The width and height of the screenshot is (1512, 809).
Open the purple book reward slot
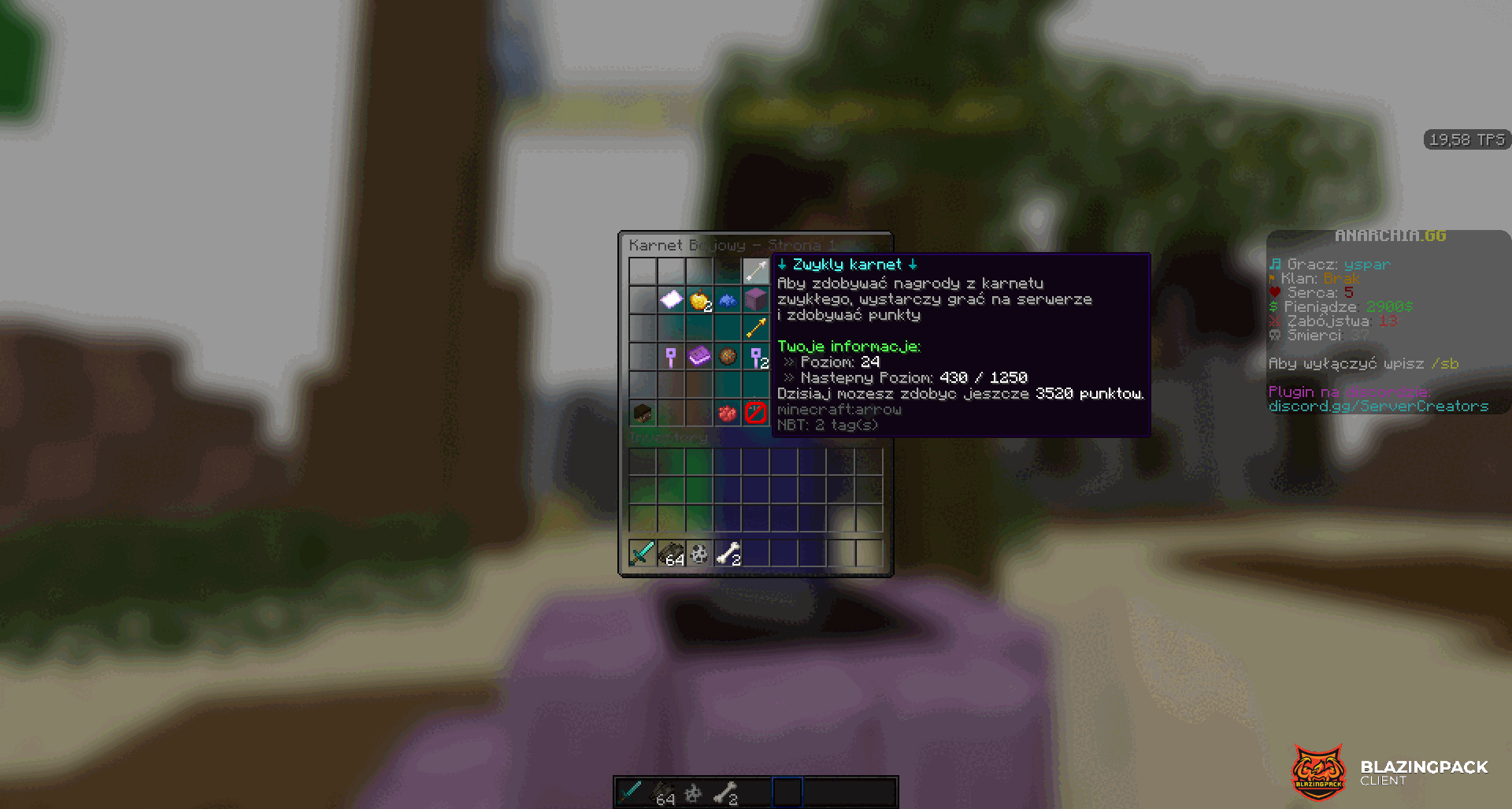[x=699, y=357]
